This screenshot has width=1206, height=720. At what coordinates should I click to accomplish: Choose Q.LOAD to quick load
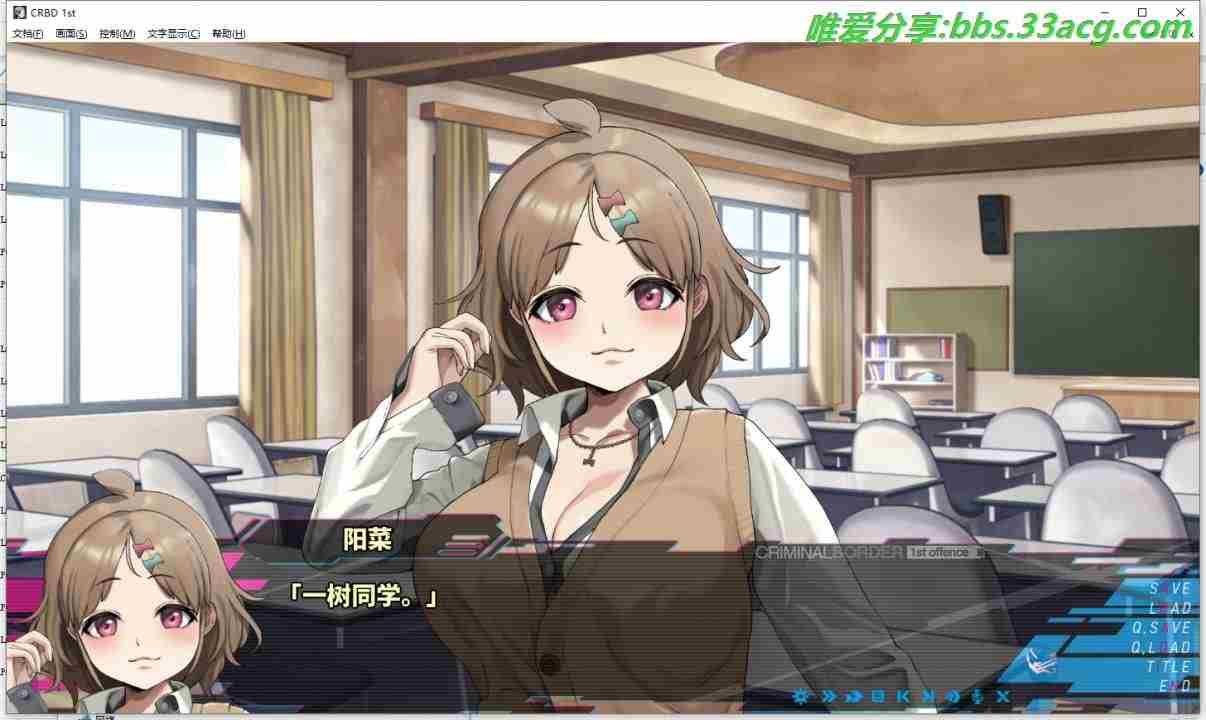coord(1161,647)
